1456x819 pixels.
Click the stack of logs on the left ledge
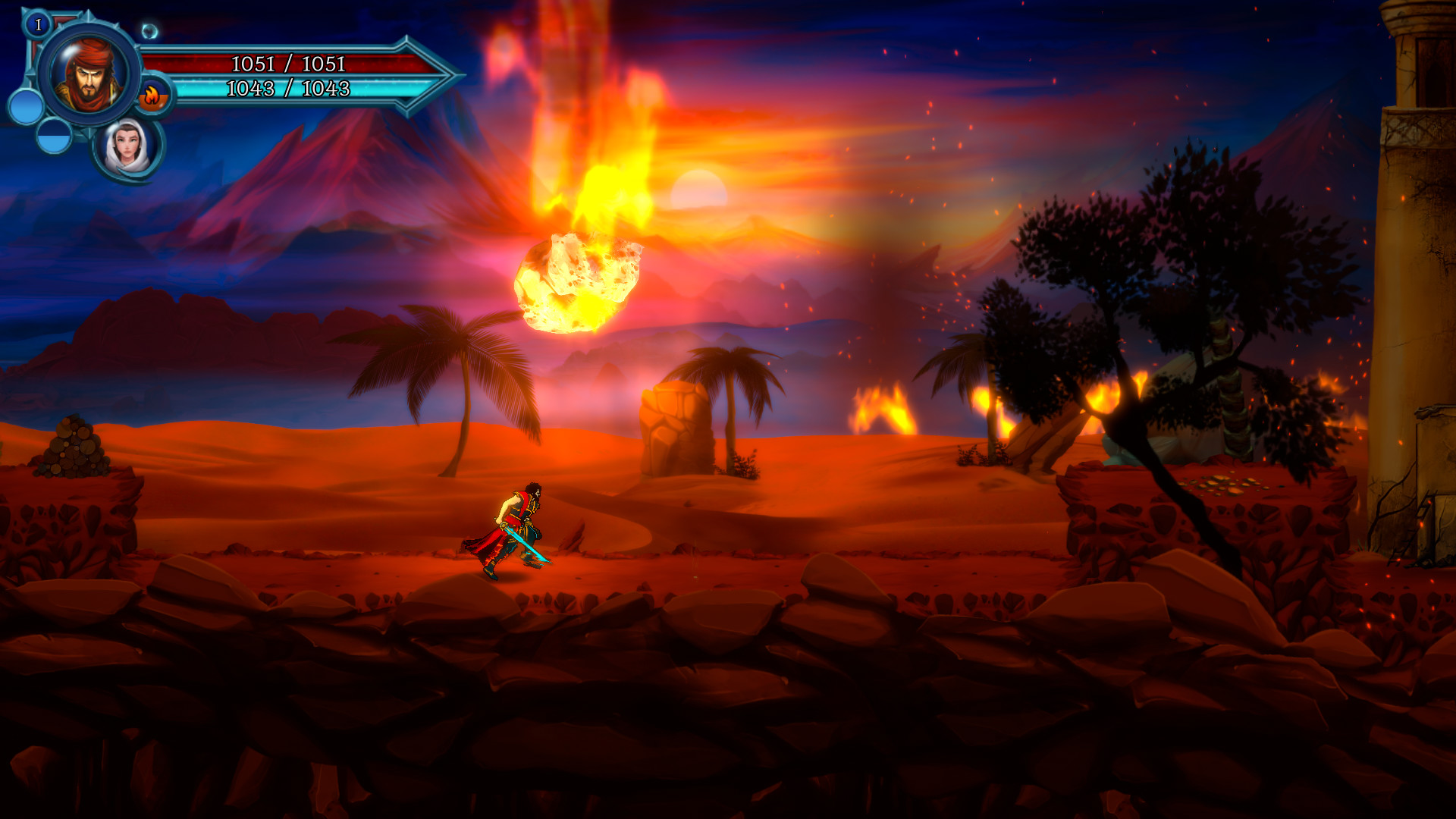[72, 449]
